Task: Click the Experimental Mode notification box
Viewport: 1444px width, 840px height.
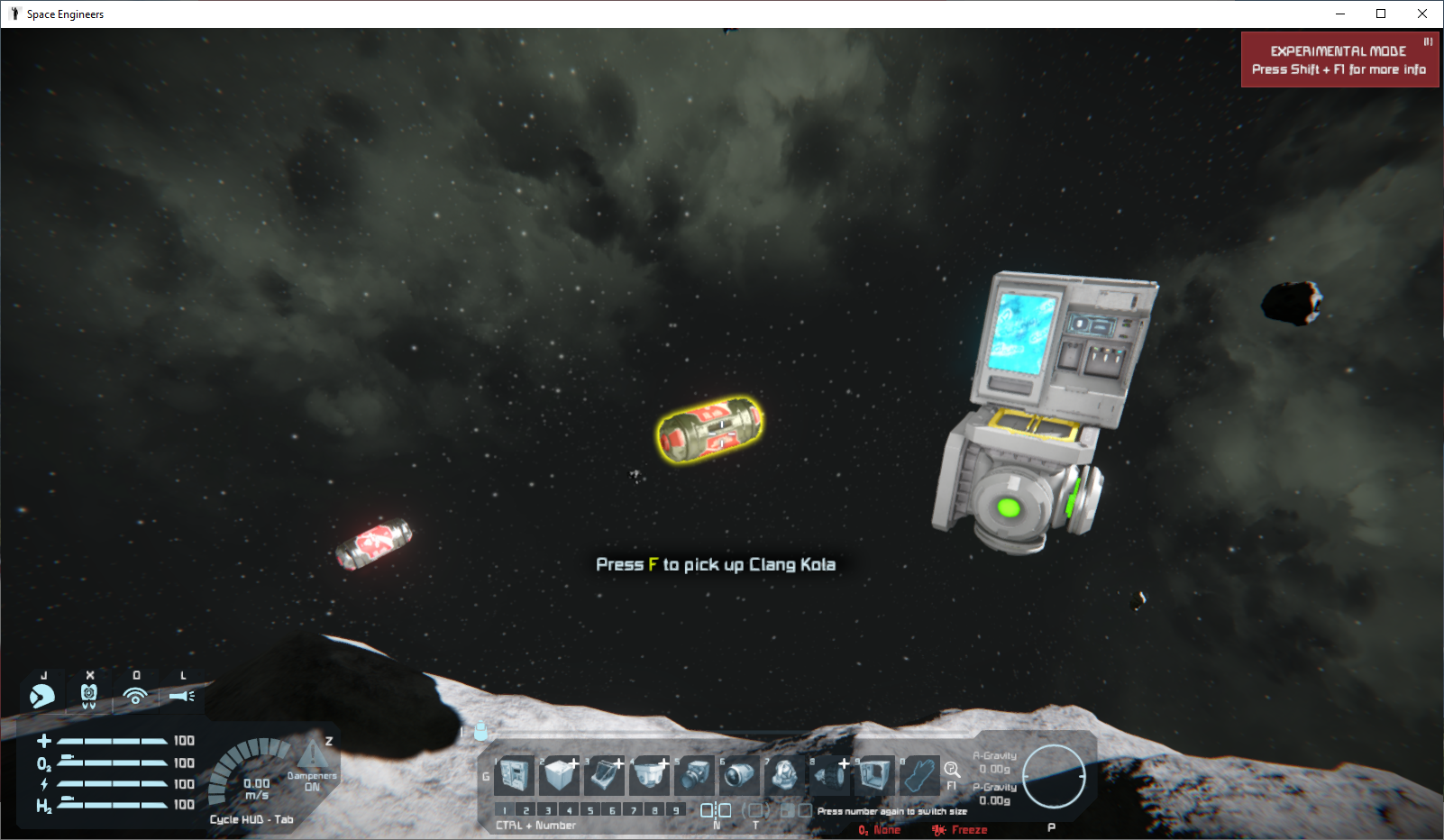Action: (1339, 60)
